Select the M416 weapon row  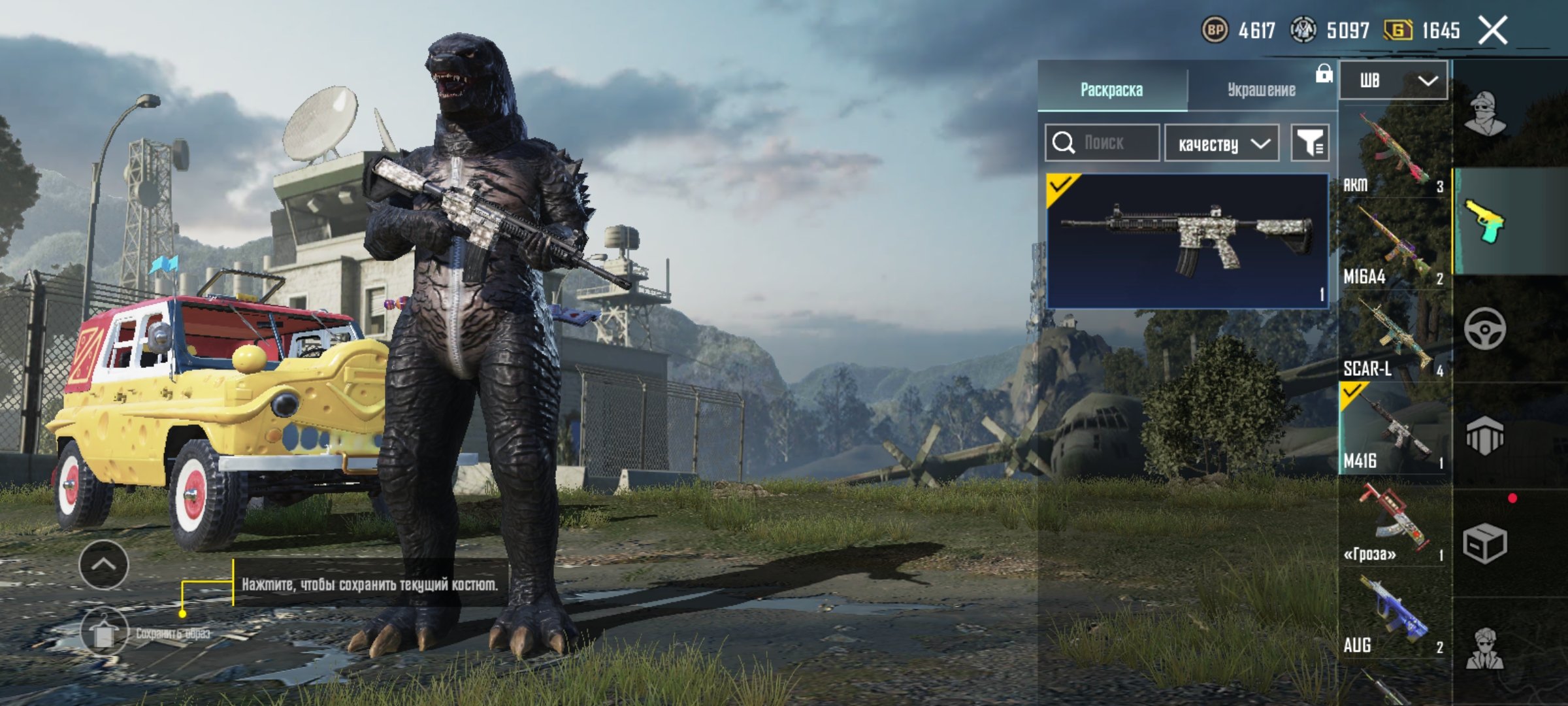coord(1393,429)
